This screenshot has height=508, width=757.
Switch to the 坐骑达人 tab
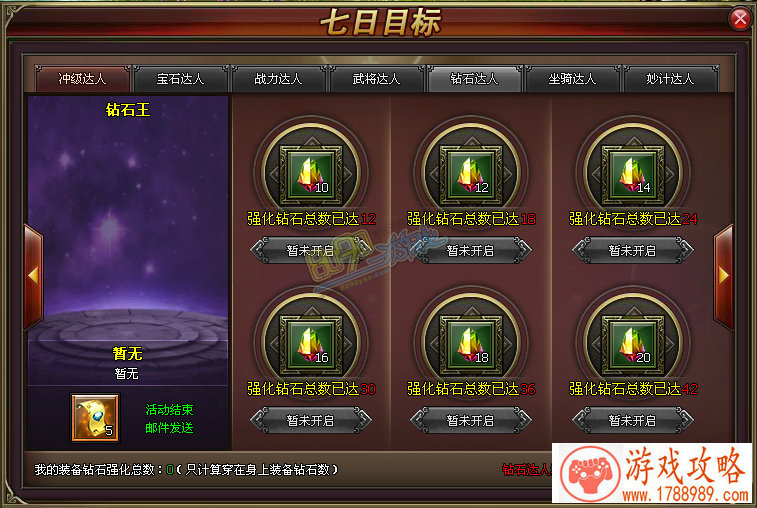coord(572,78)
